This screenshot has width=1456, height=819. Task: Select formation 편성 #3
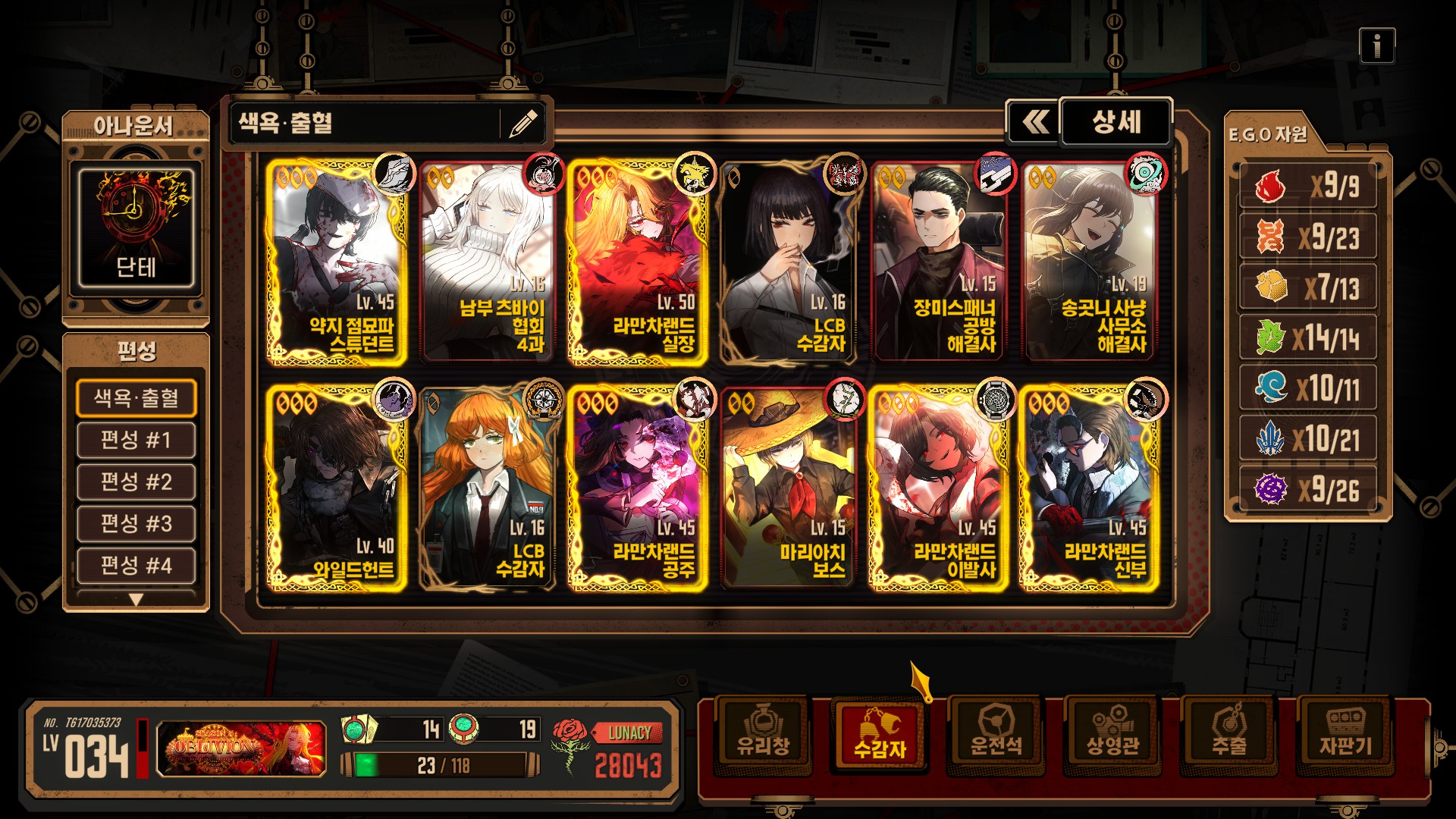(x=136, y=523)
